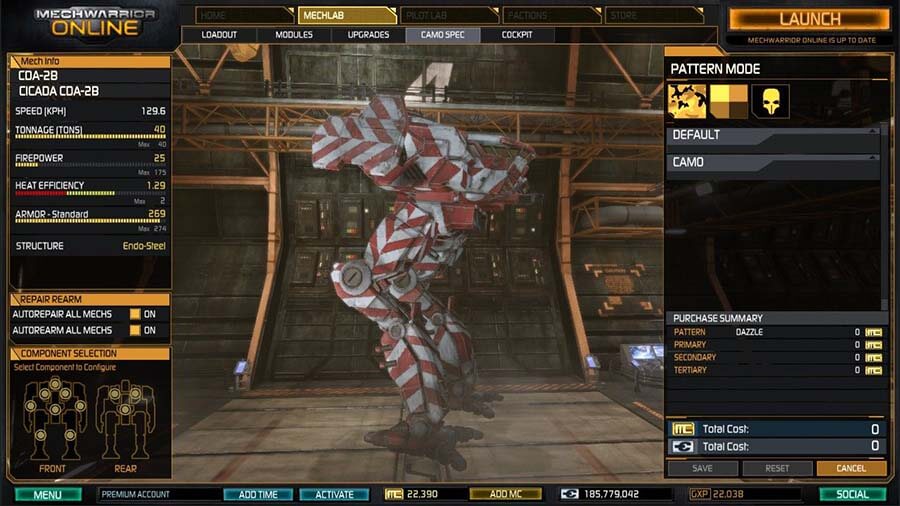Viewport: 900px width, 506px height.
Task: Cancel the camo changes
Action: 851,468
